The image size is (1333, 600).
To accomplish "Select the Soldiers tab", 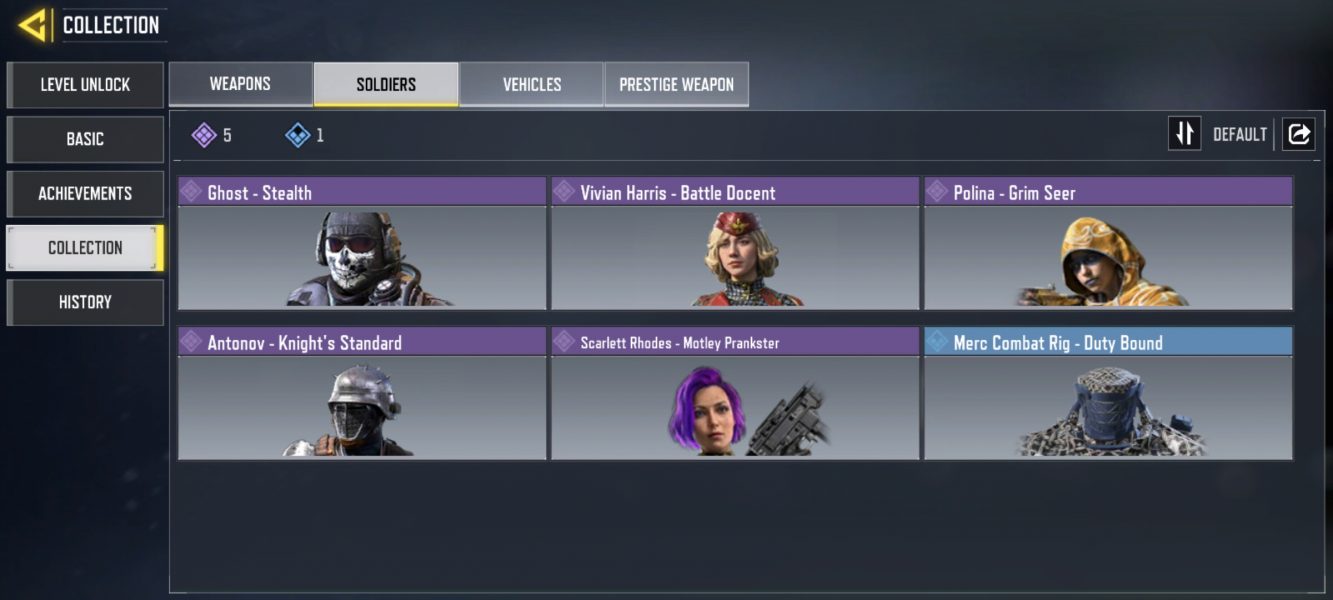I will [386, 84].
